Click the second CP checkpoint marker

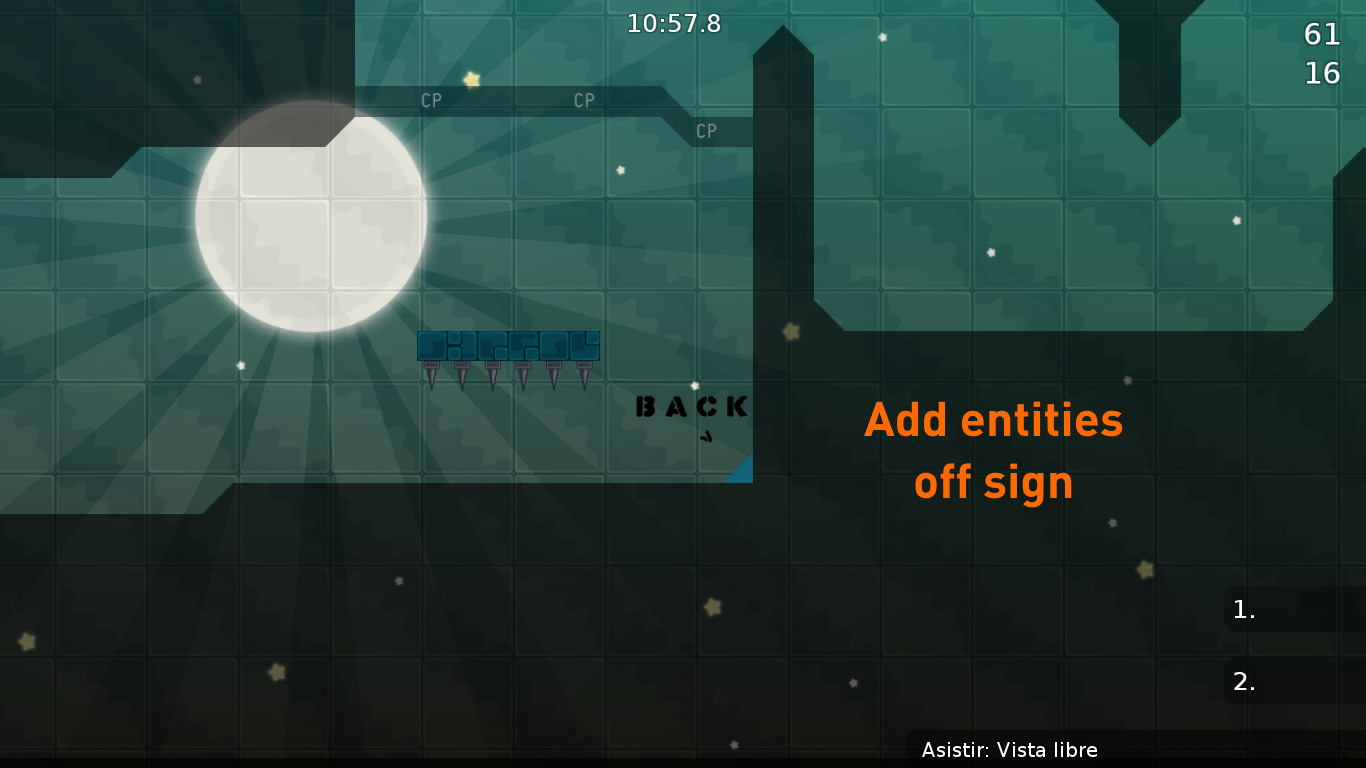(583, 100)
